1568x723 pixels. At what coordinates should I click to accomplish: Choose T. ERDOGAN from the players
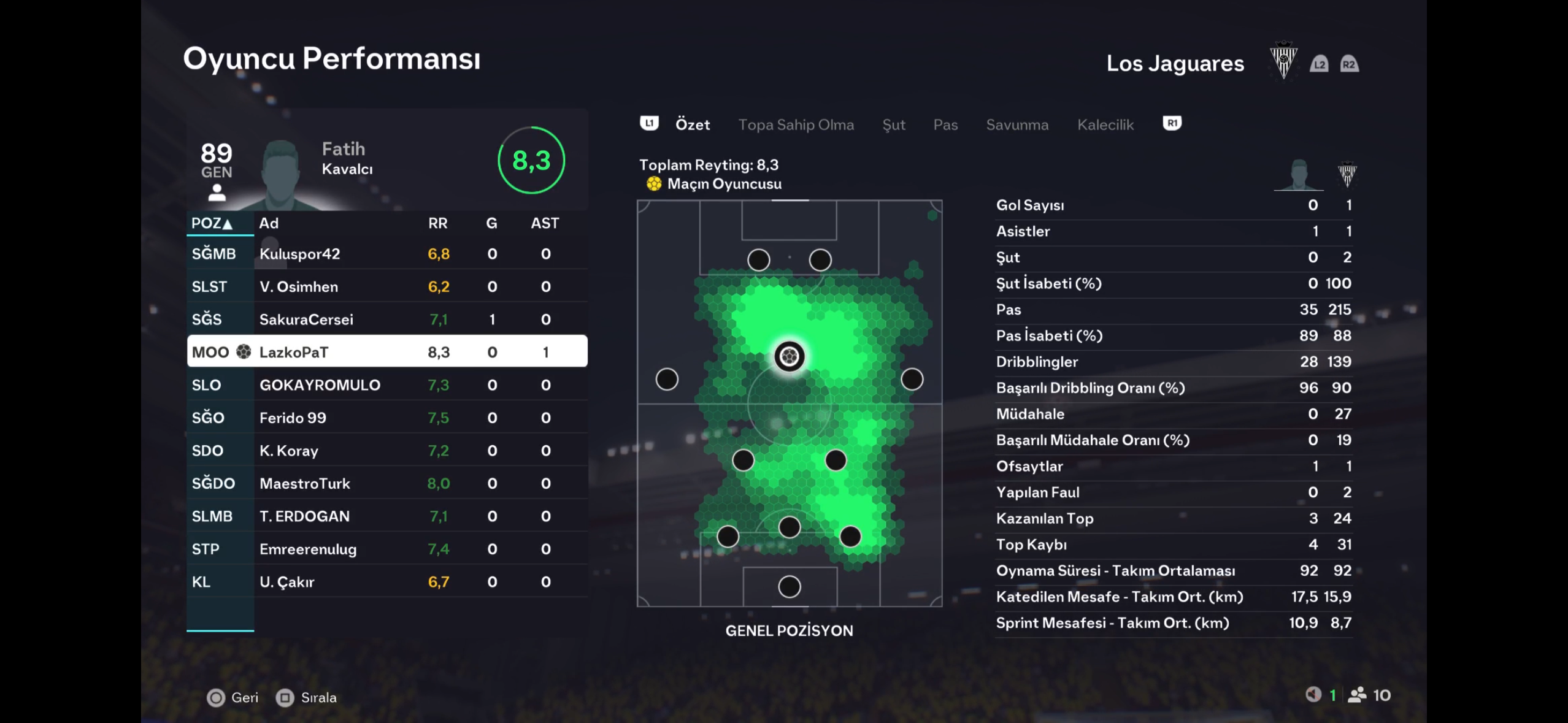(x=386, y=516)
